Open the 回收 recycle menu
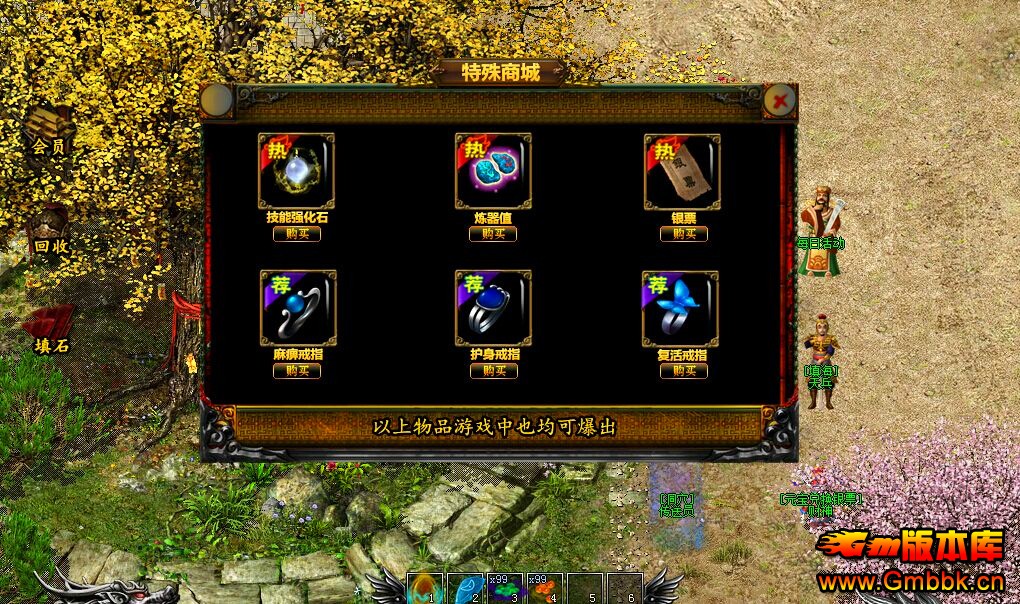This screenshot has height=604, width=1020. [x=49, y=230]
